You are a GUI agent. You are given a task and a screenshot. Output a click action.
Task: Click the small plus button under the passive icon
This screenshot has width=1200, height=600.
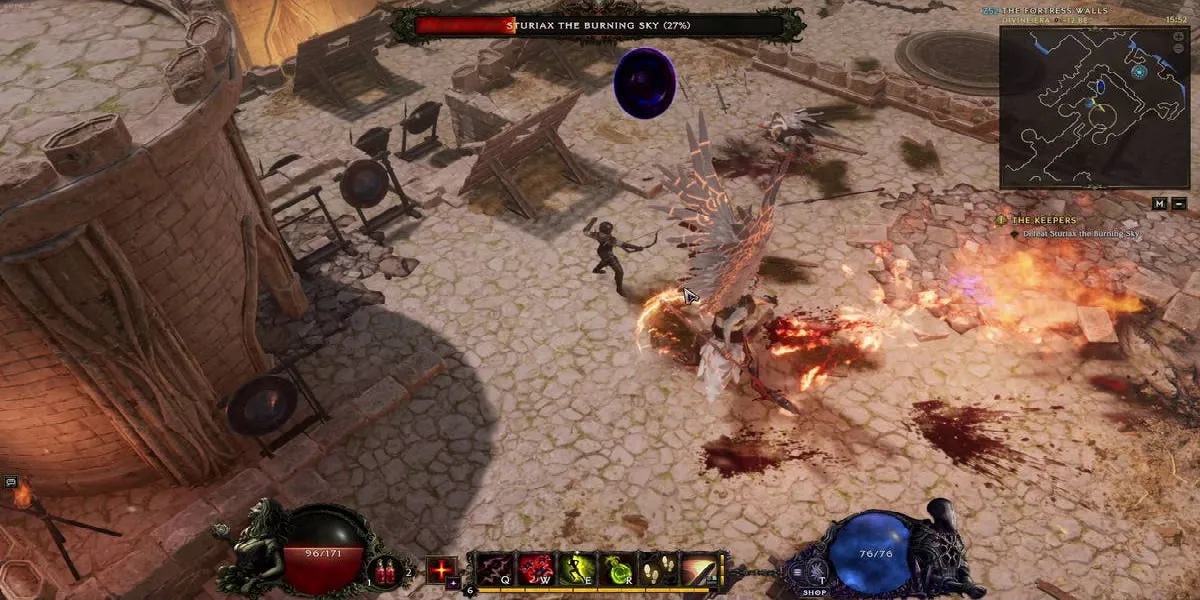[453, 583]
